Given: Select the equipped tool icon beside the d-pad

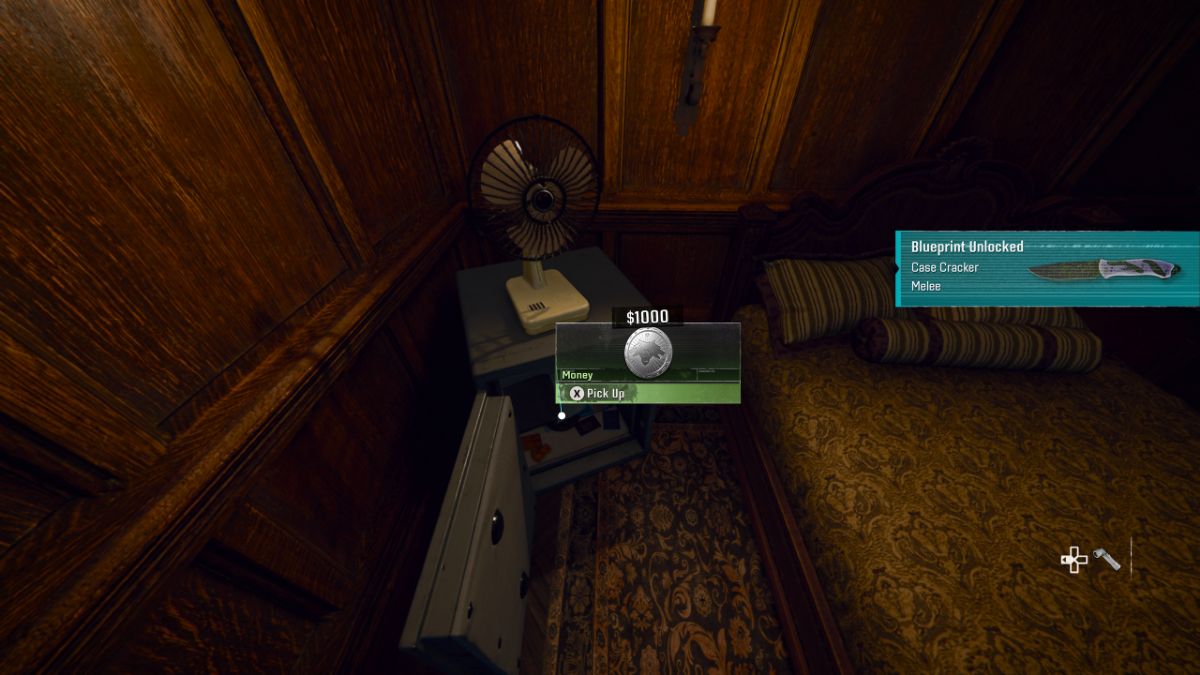Looking at the screenshot, I should 1107,559.
